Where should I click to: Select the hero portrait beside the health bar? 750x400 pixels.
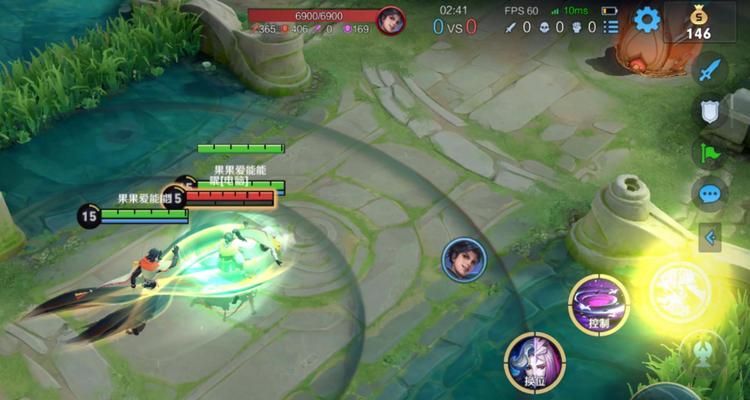point(391,20)
